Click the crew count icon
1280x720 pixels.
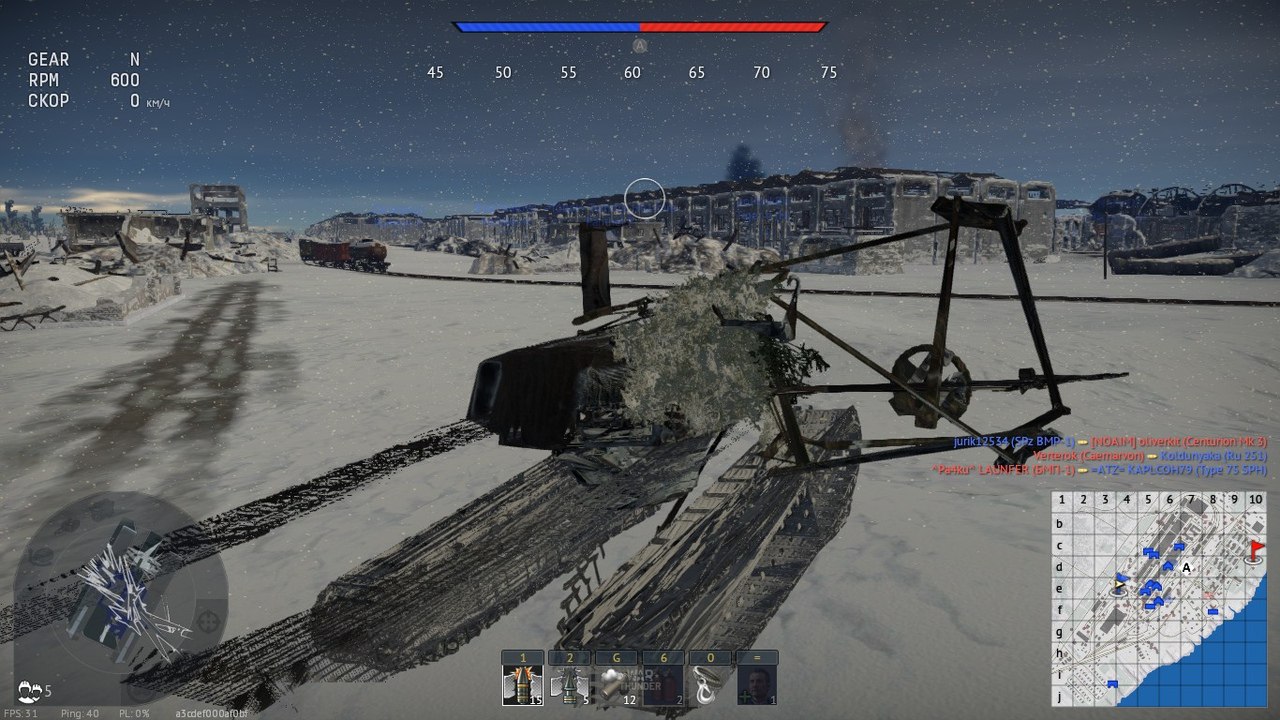coord(30,689)
